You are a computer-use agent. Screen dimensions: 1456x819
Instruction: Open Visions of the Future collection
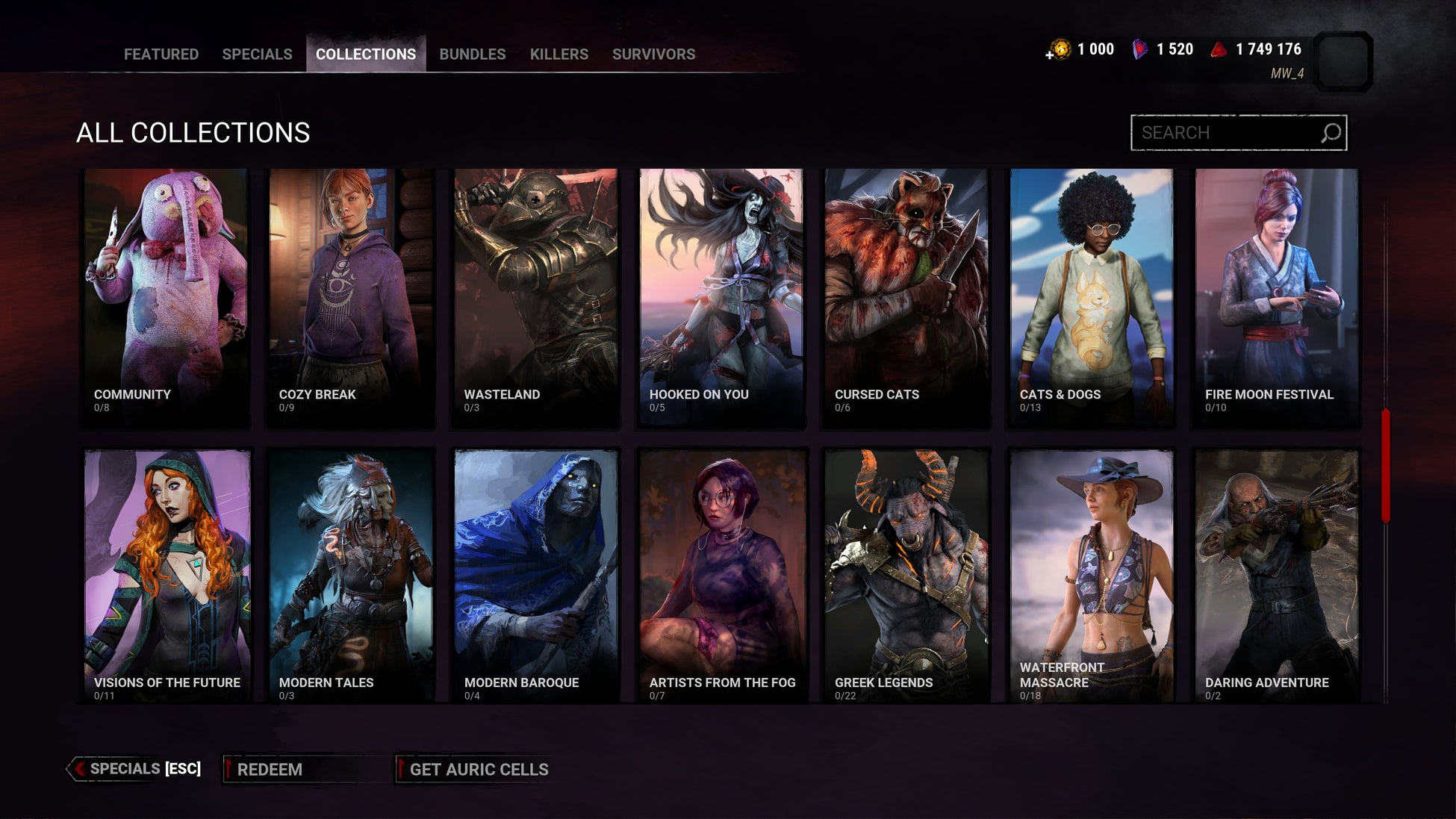click(x=166, y=575)
